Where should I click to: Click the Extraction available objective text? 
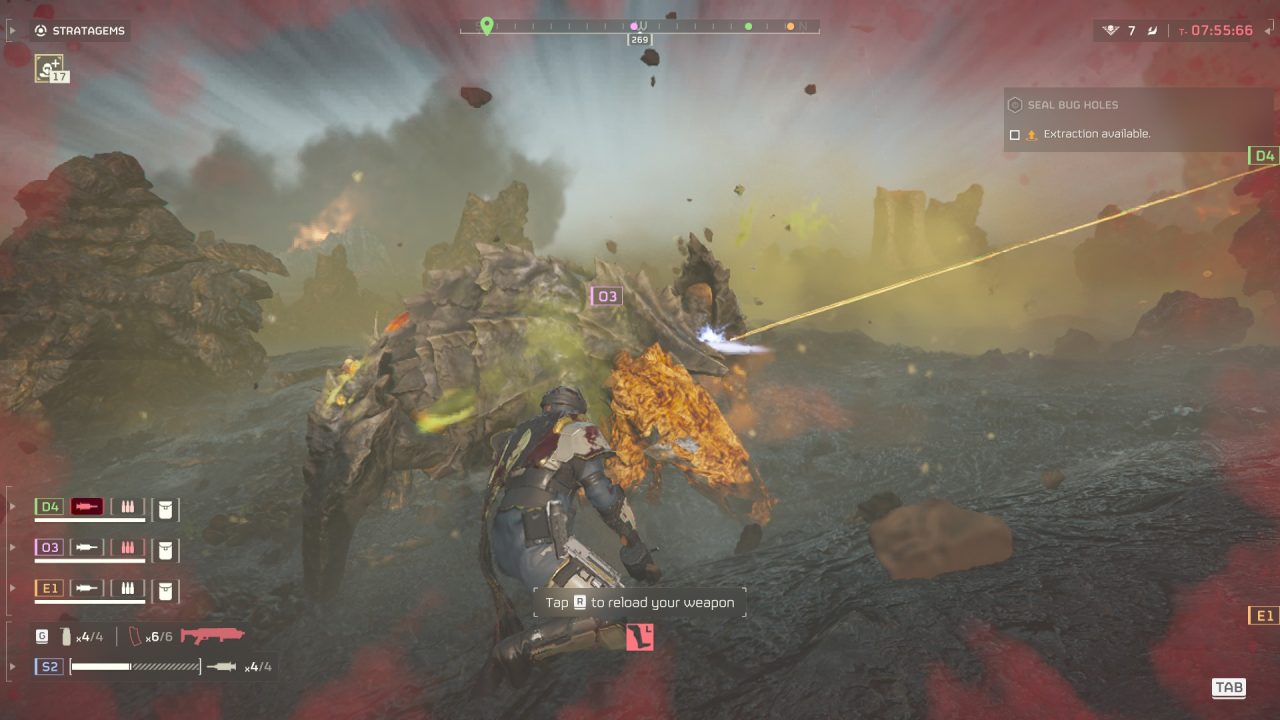pyautogui.click(x=1096, y=133)
